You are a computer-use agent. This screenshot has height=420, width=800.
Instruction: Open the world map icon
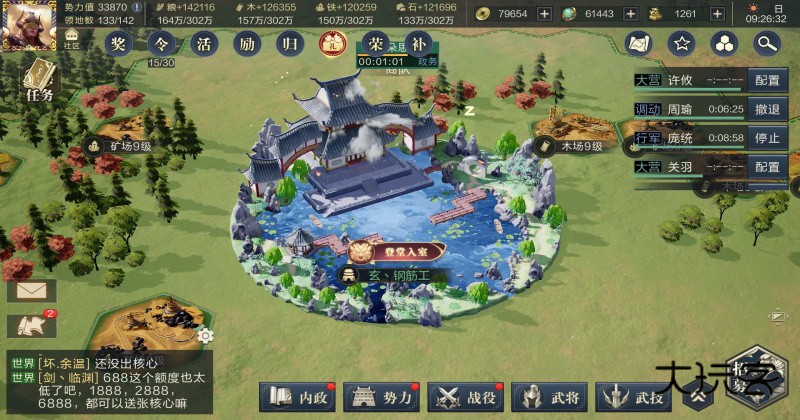639,43
